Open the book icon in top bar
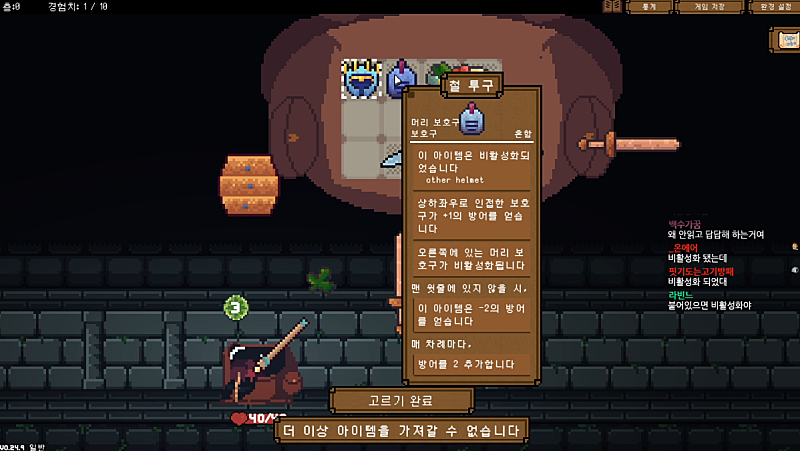800x451 pixels. (x=612, y=7)
